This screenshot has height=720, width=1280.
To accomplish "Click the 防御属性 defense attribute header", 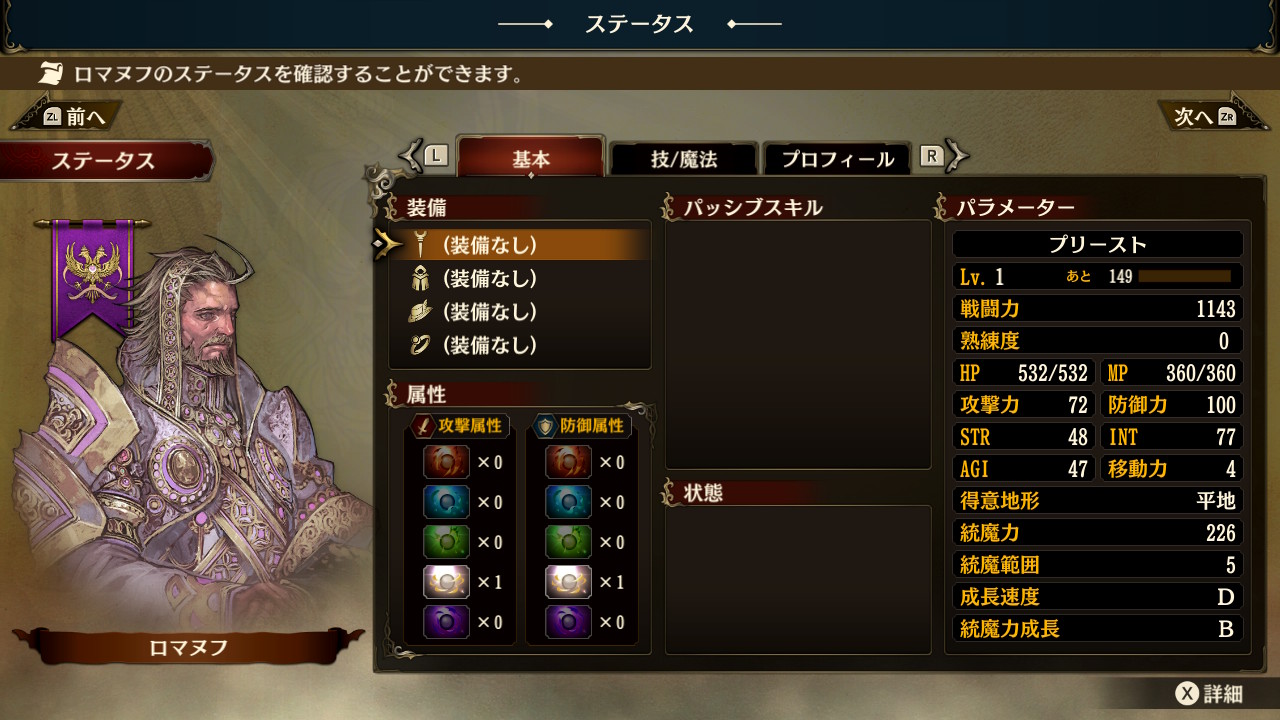I will tap(582, 426).
